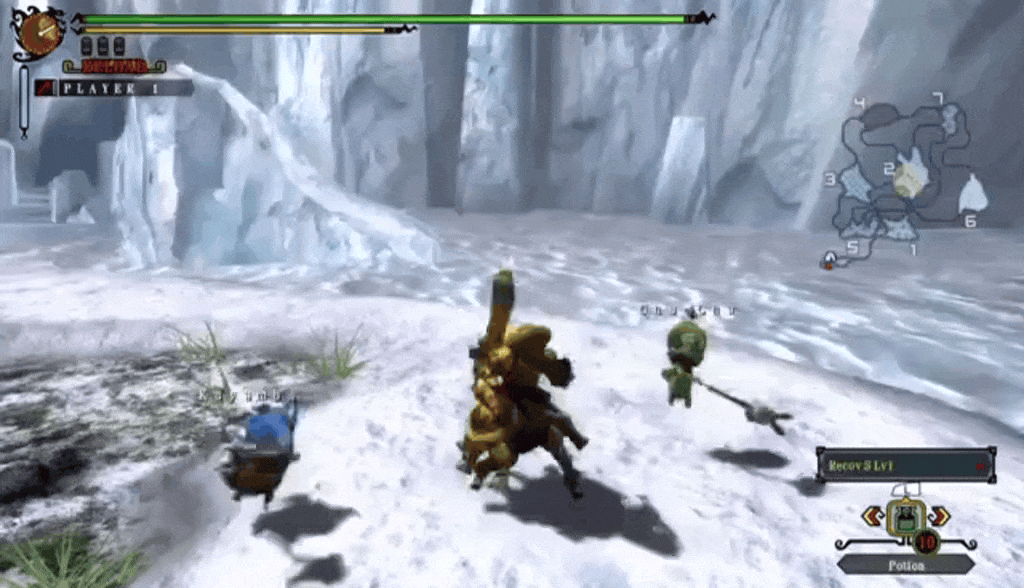This screenshot has height=588, width=1024.
Task: Select the green Potion item icon
Action: [x=905, y=516]
